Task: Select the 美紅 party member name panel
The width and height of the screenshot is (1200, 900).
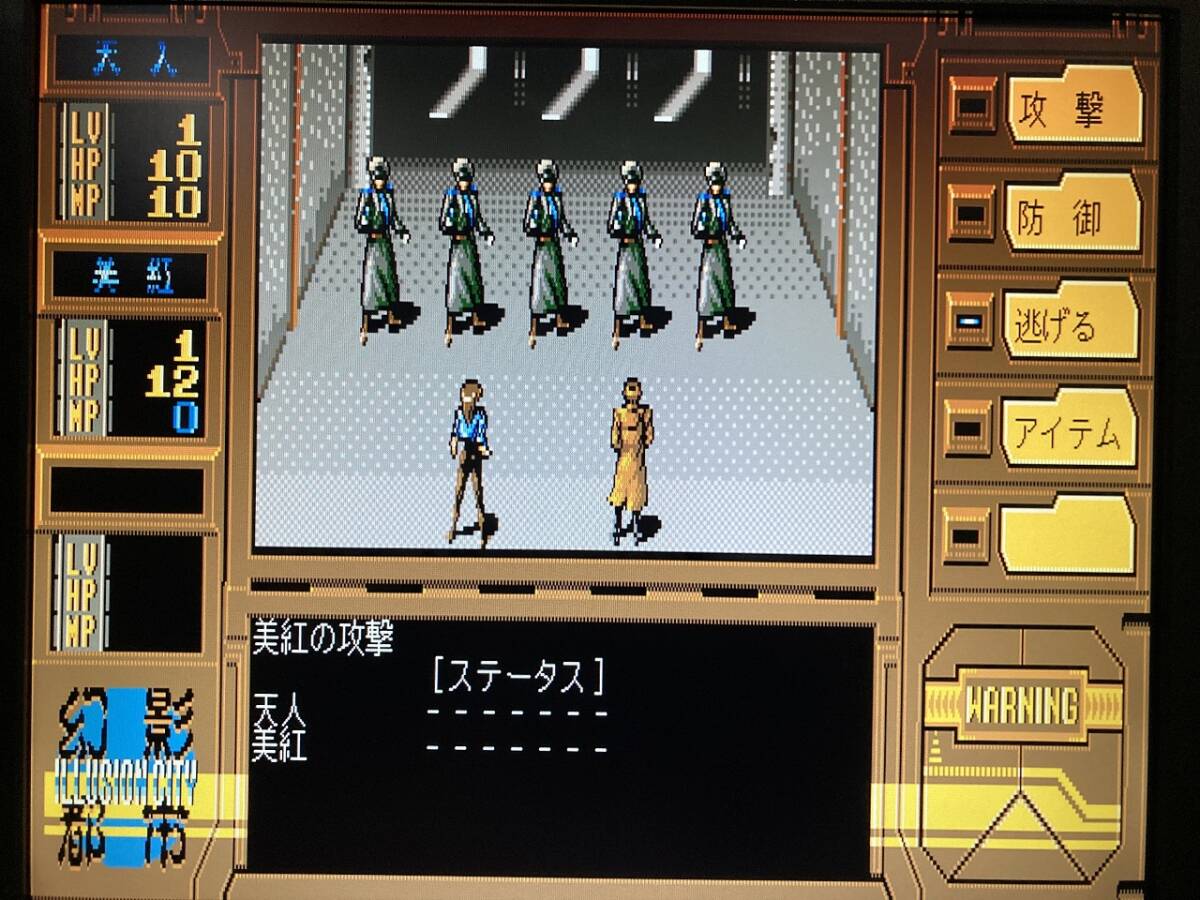Action: (130, 276)
